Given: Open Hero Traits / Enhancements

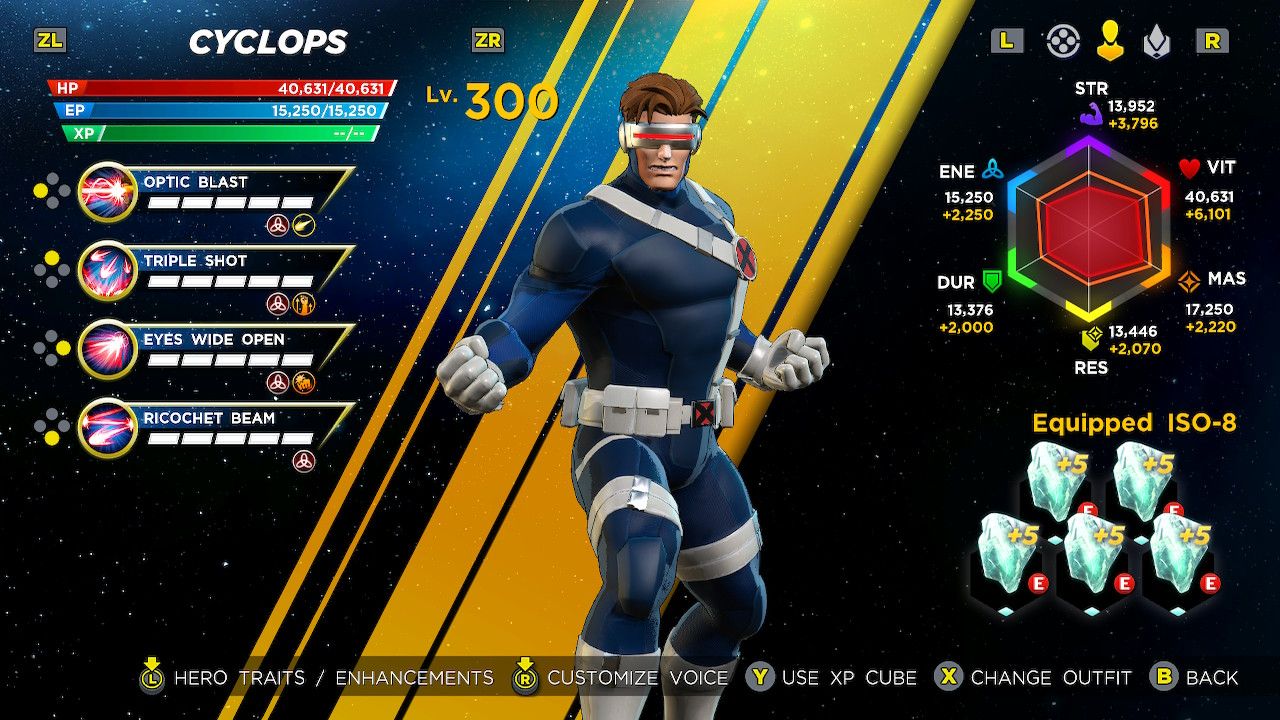Looking at the screenshot, I should coord(318,678).
